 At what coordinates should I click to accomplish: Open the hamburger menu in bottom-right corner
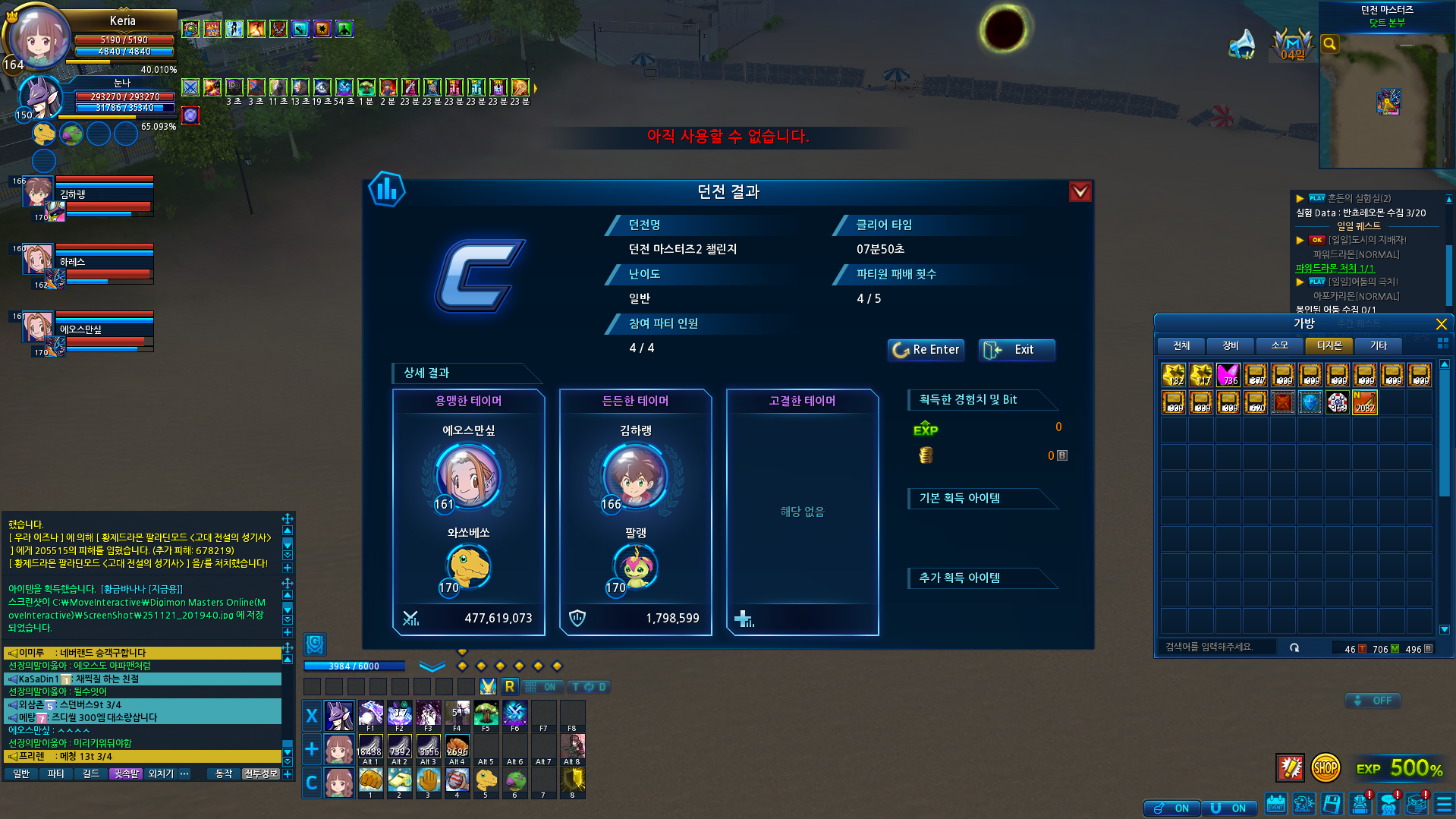click(x=1444, y=804)
